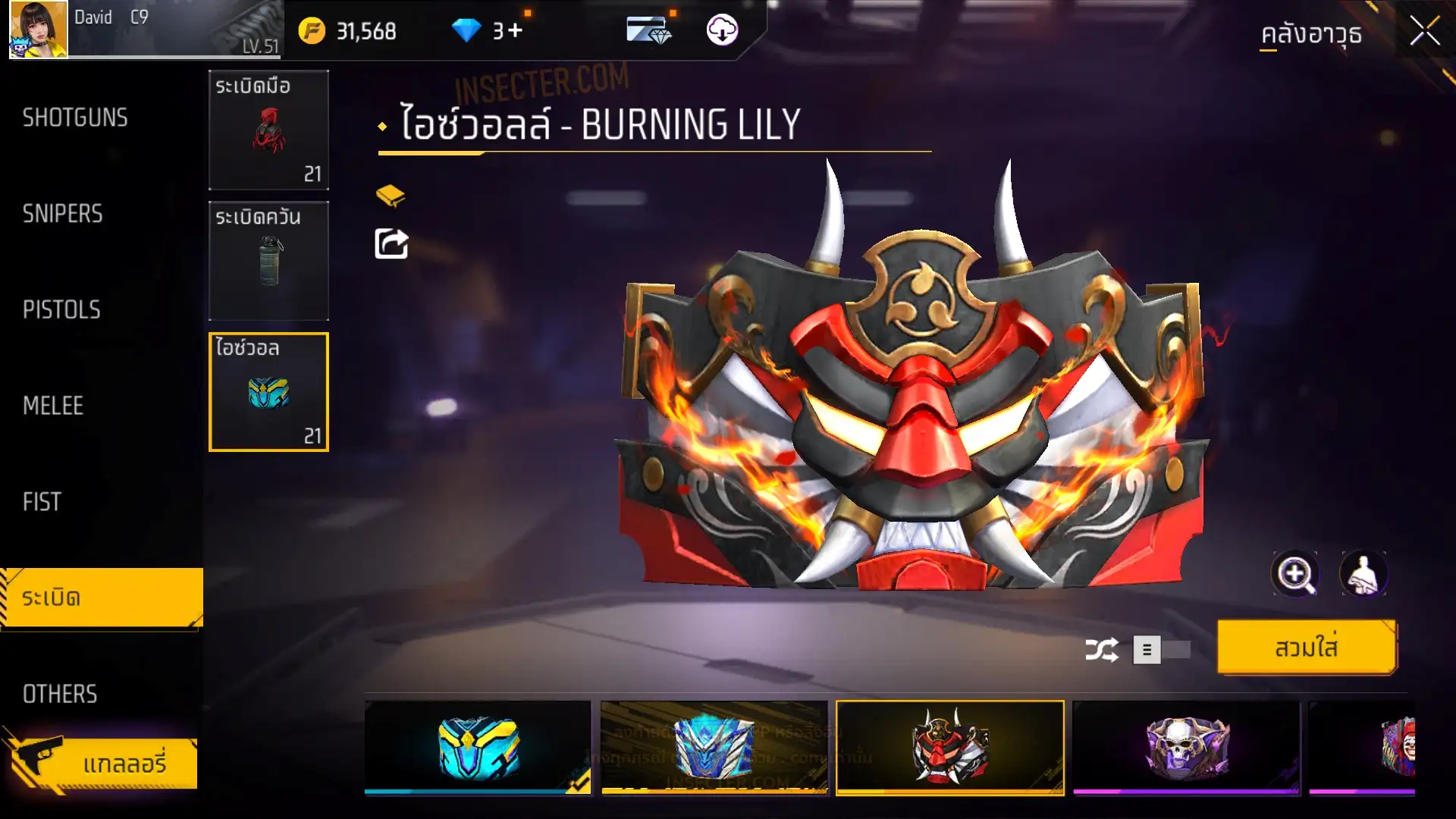The image size is (1456, 819).
Task: Select the PISTOLS category
Action: tap(61, 309)
